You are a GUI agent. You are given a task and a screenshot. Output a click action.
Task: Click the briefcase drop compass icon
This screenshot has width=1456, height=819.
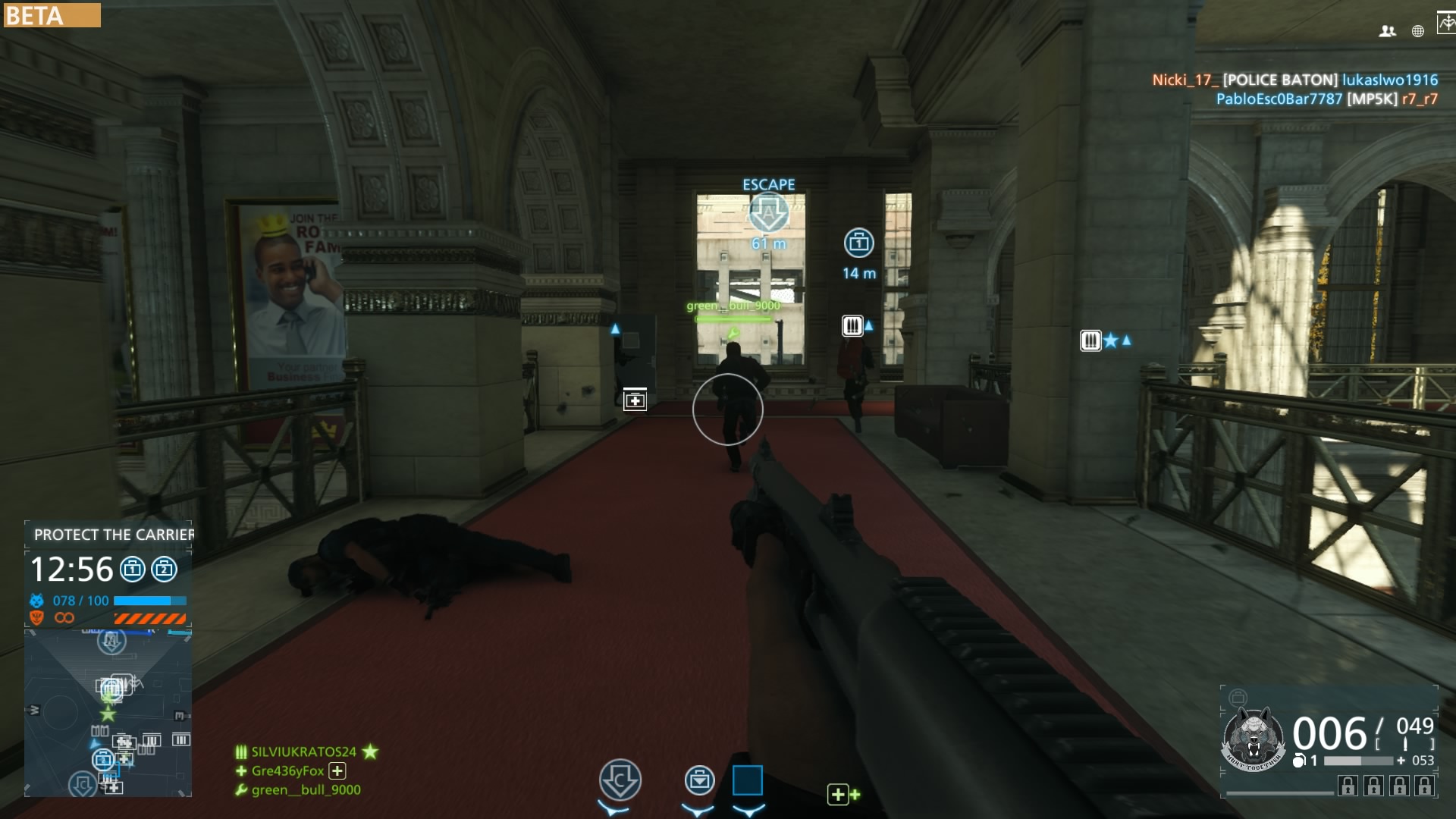[x=699, y=780]
